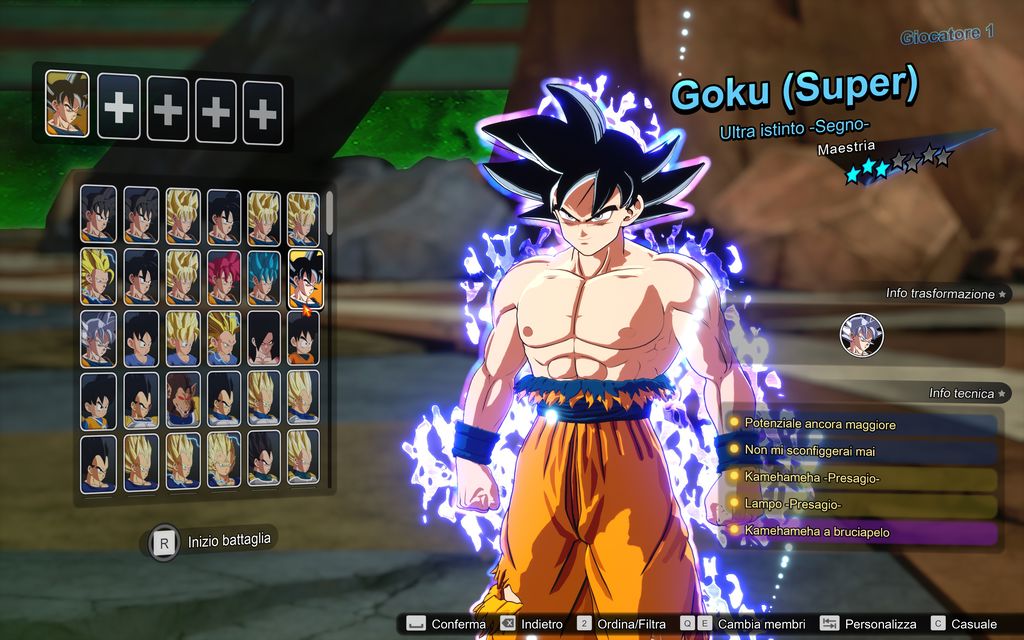Choose the blue-haired Super Saiyan Blue tile
This screenshot has height=640, width=1024.
point(263,277)
